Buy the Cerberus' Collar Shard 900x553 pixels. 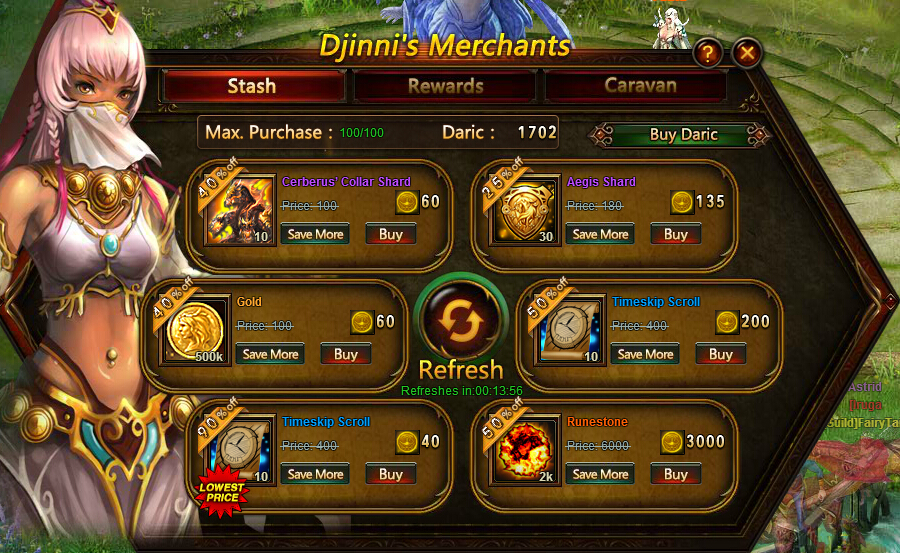click(x=391, y=234)
